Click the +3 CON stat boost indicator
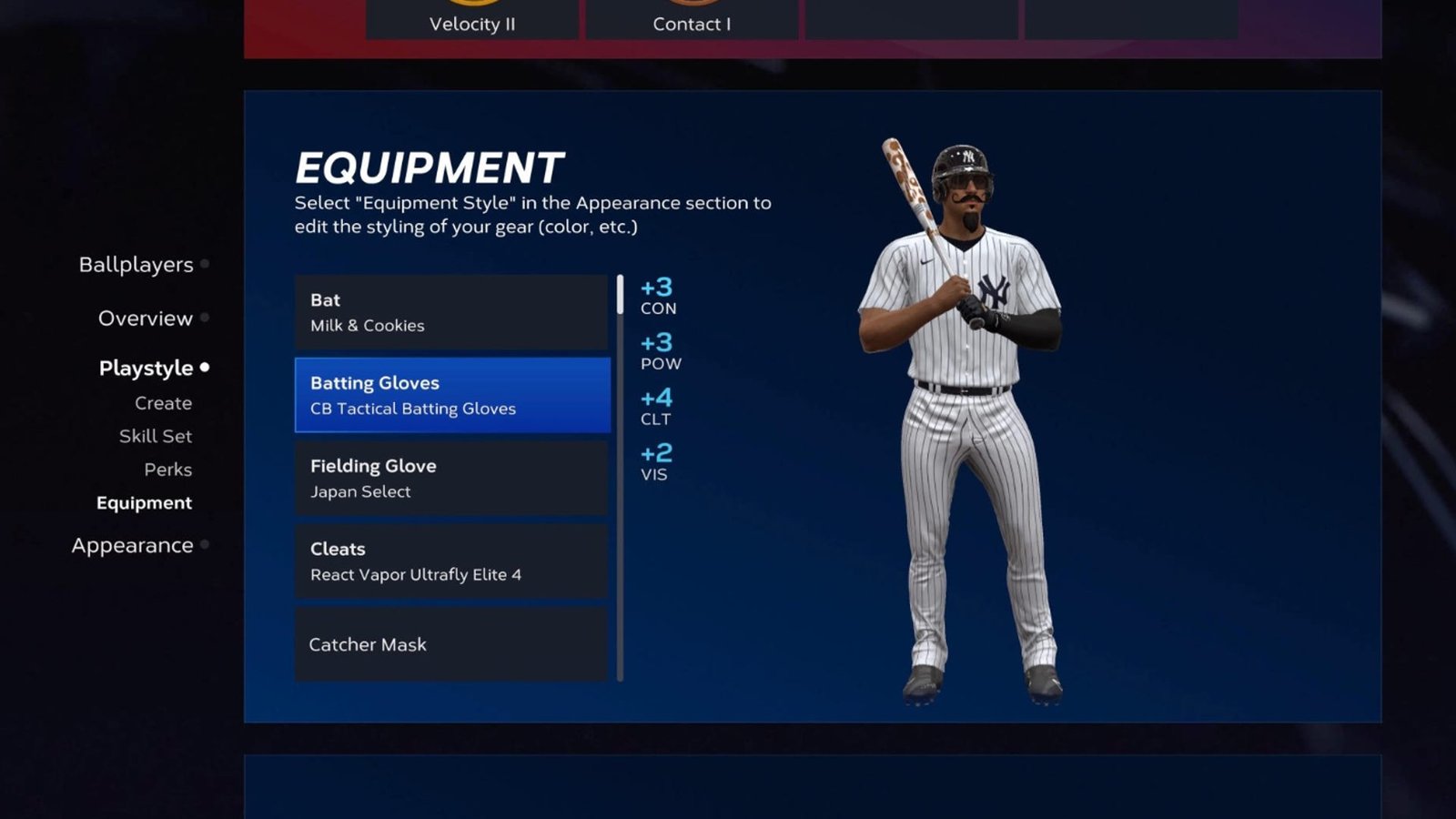 tap(657, 296)
